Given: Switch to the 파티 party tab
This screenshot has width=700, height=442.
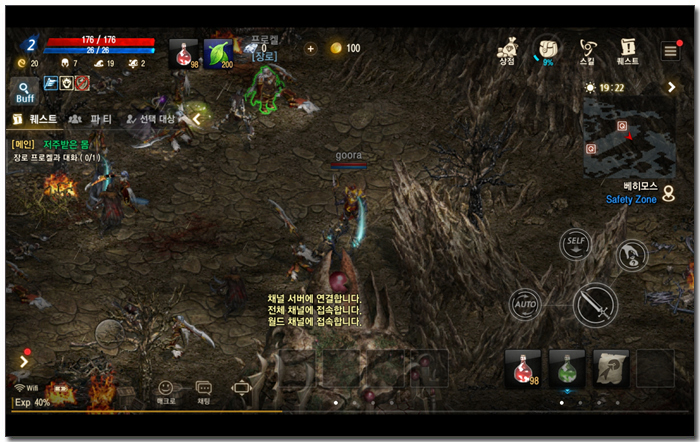Looking at the screenshot, I should [x=90, y=119].
